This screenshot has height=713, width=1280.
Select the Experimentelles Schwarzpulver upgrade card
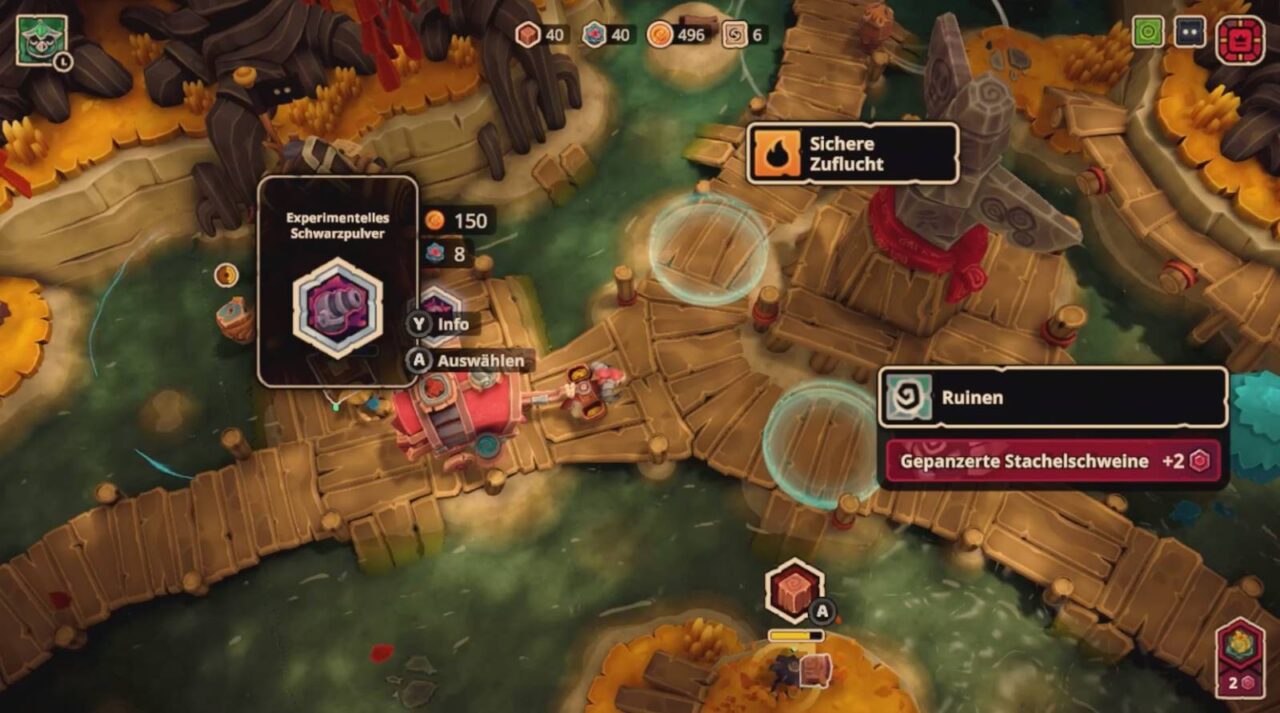coord(337,281)
